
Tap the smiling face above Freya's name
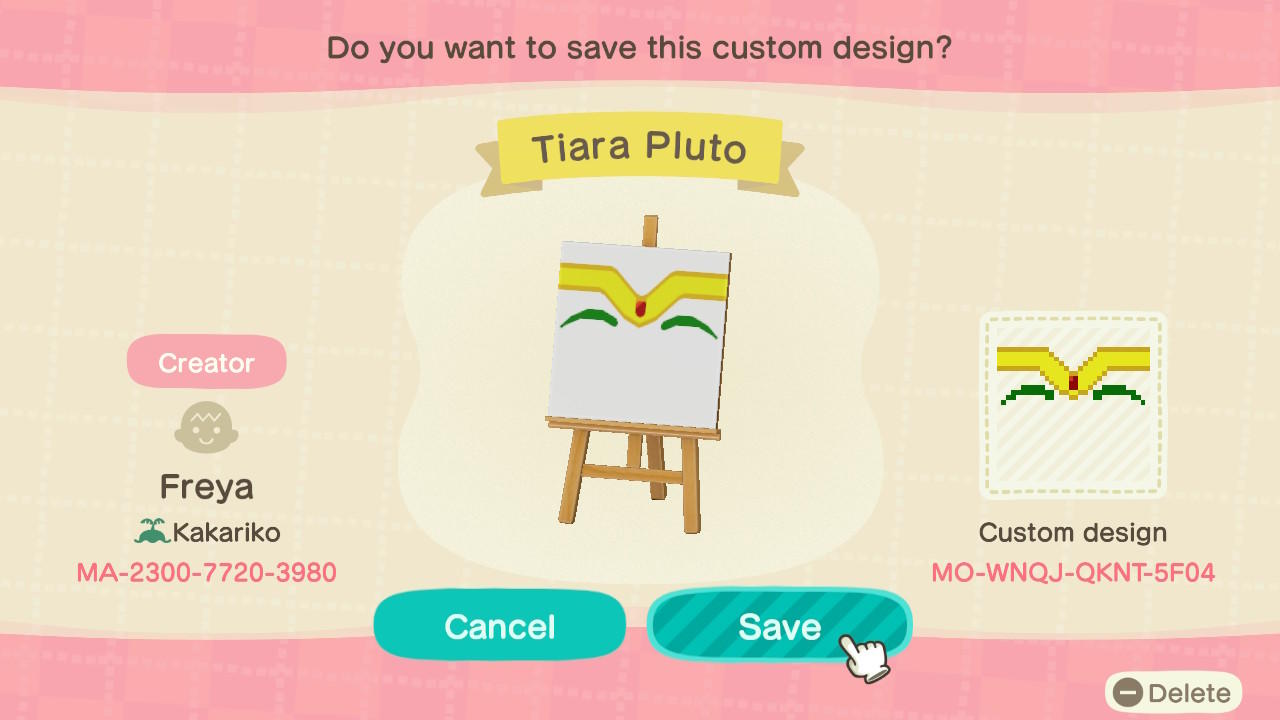pyautogui.click(x=206, y=427)
